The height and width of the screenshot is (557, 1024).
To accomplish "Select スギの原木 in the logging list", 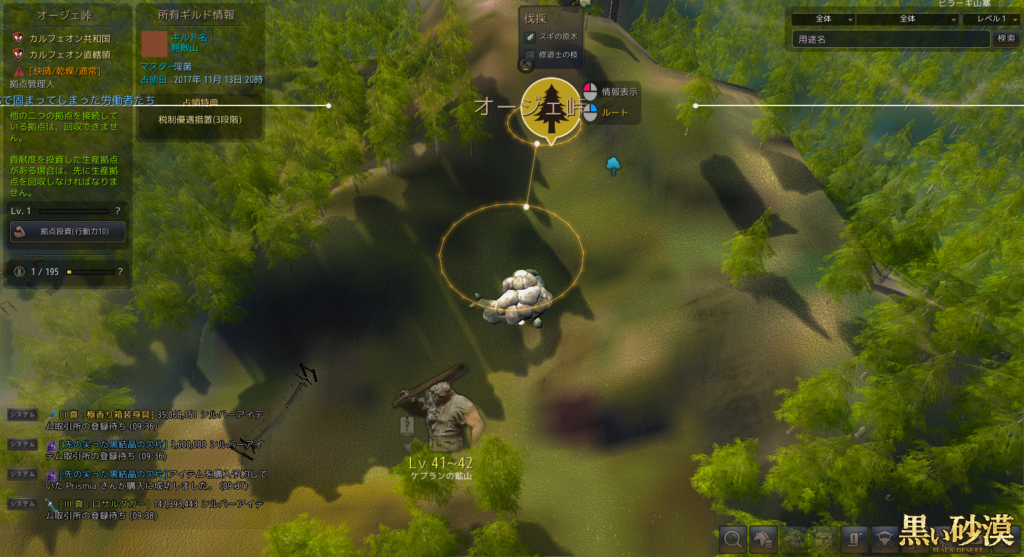I will (x=555, y=37).
